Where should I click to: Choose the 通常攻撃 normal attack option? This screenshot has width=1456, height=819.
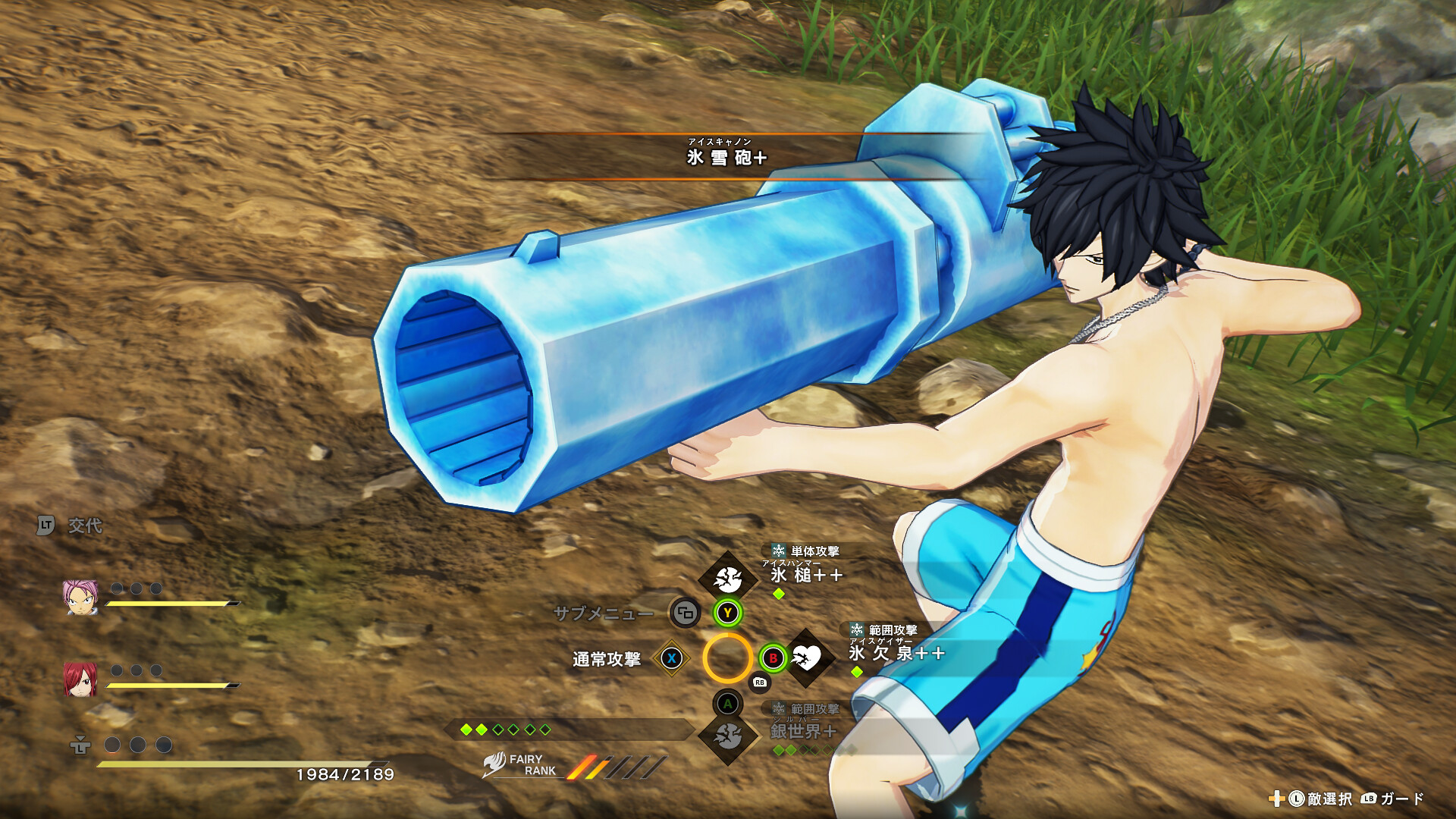coord(607,659)
